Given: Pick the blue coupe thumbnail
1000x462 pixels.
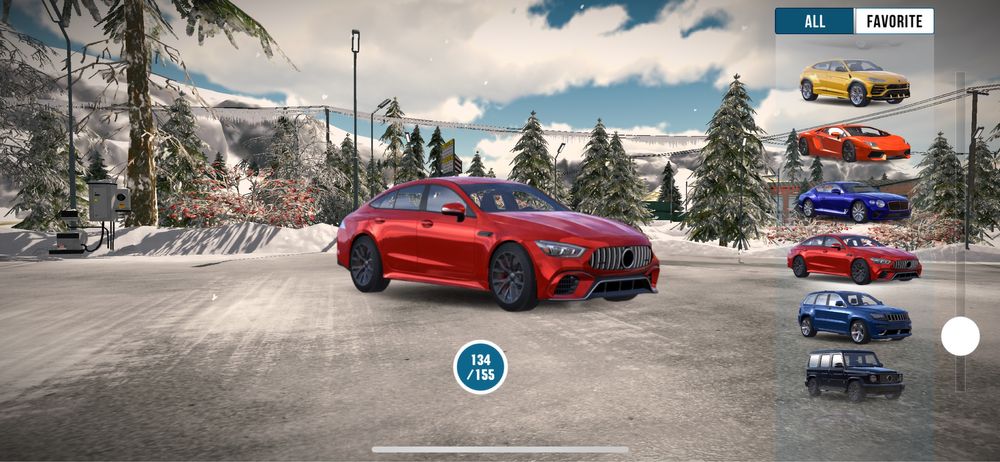Looking at the screenshot, I should (x=854, y=201).
